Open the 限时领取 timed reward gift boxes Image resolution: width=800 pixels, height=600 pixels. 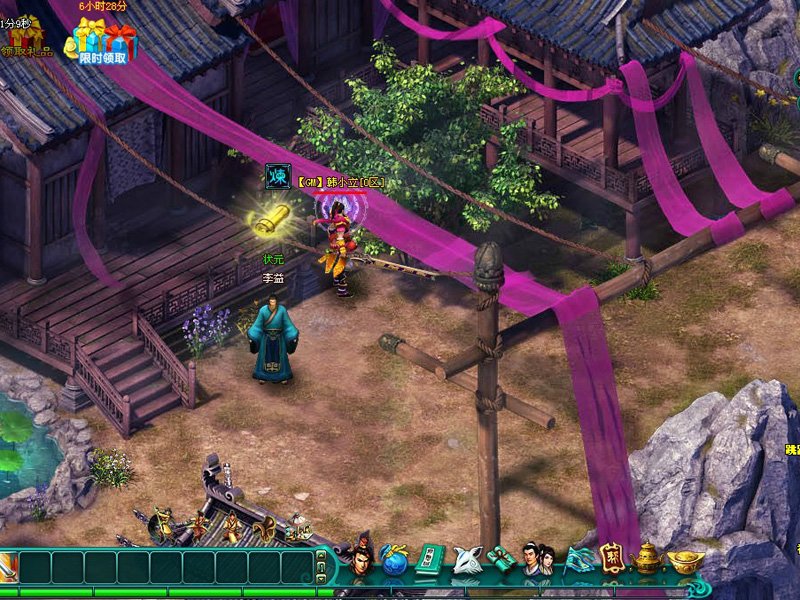pyautogui.click(x=104, y=42)
